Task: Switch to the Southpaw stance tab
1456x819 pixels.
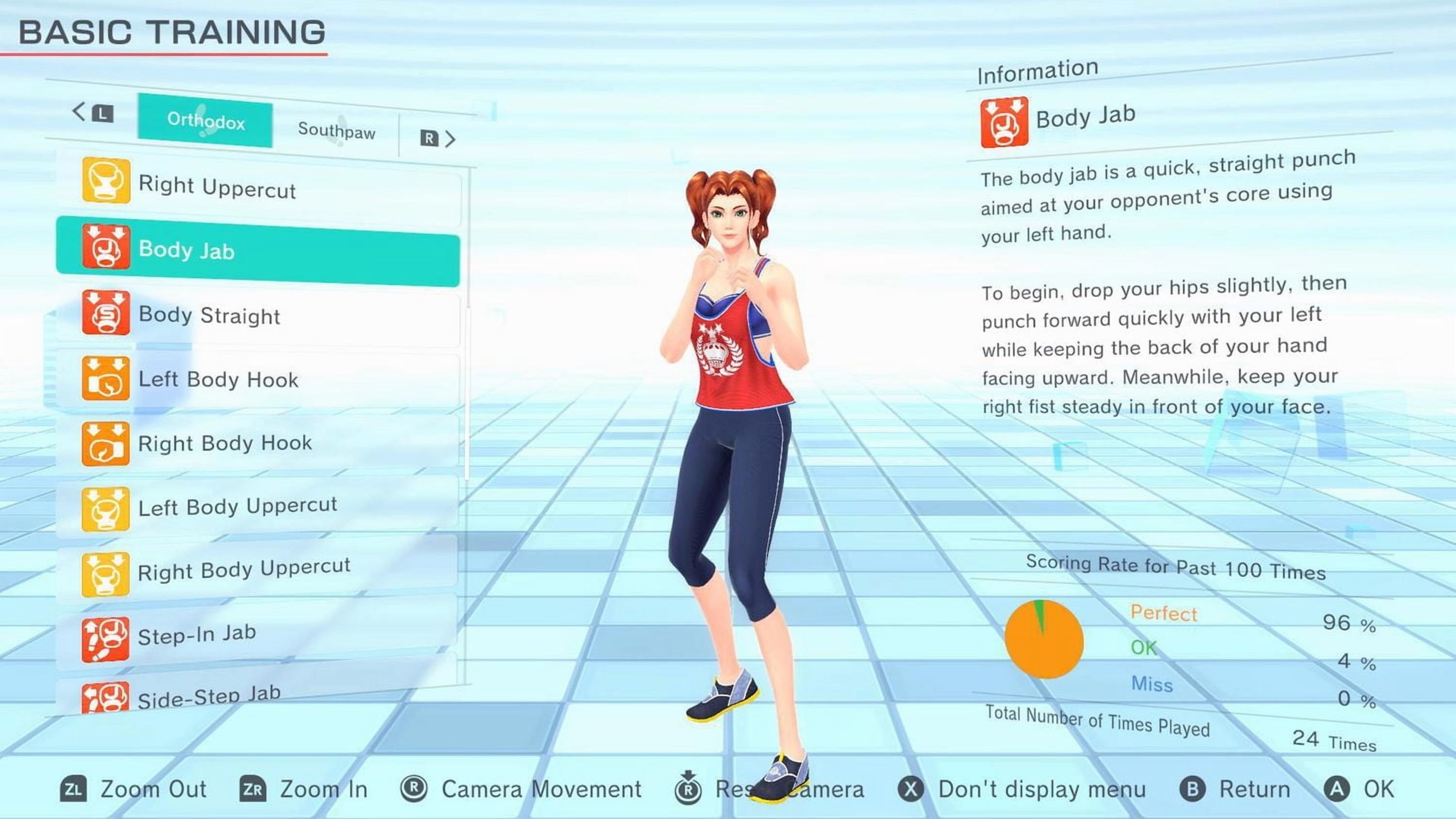Action: click(337, 132)
